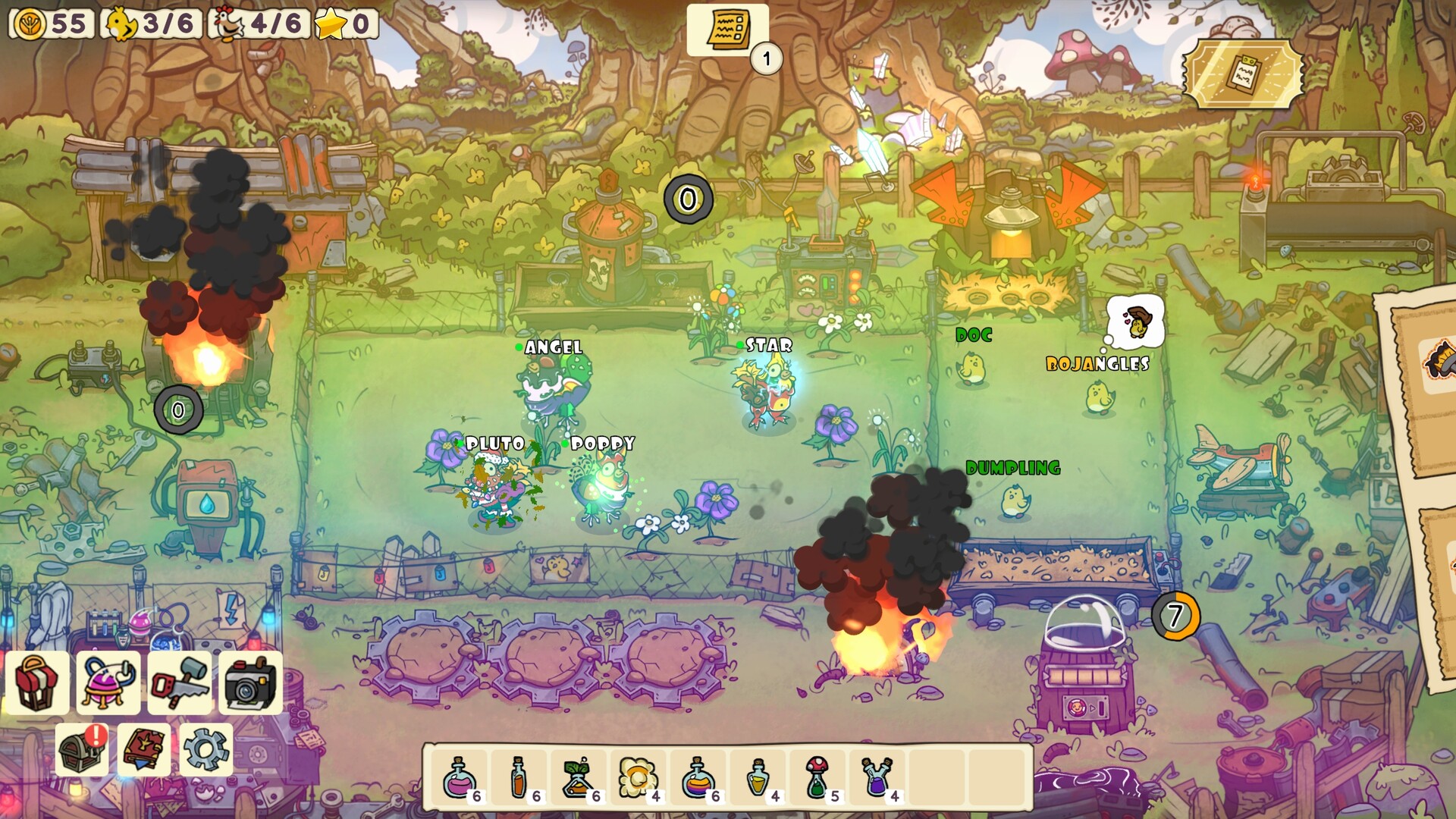Viewport: 1456px width, 819px height.
Task: Open photo mode with the camera icon
Action: pos(249,682)
